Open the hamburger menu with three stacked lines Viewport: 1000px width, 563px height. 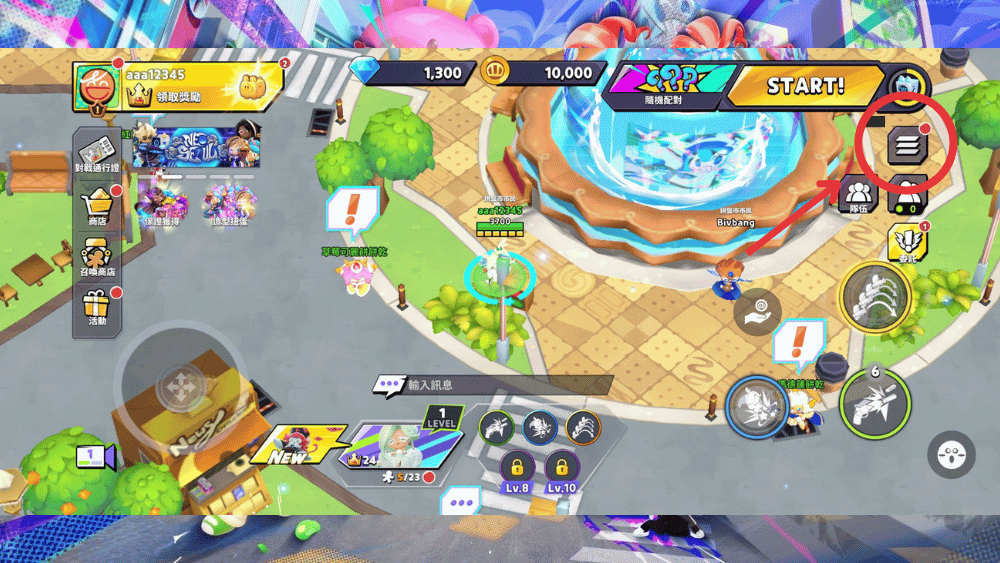click(907, 146)
